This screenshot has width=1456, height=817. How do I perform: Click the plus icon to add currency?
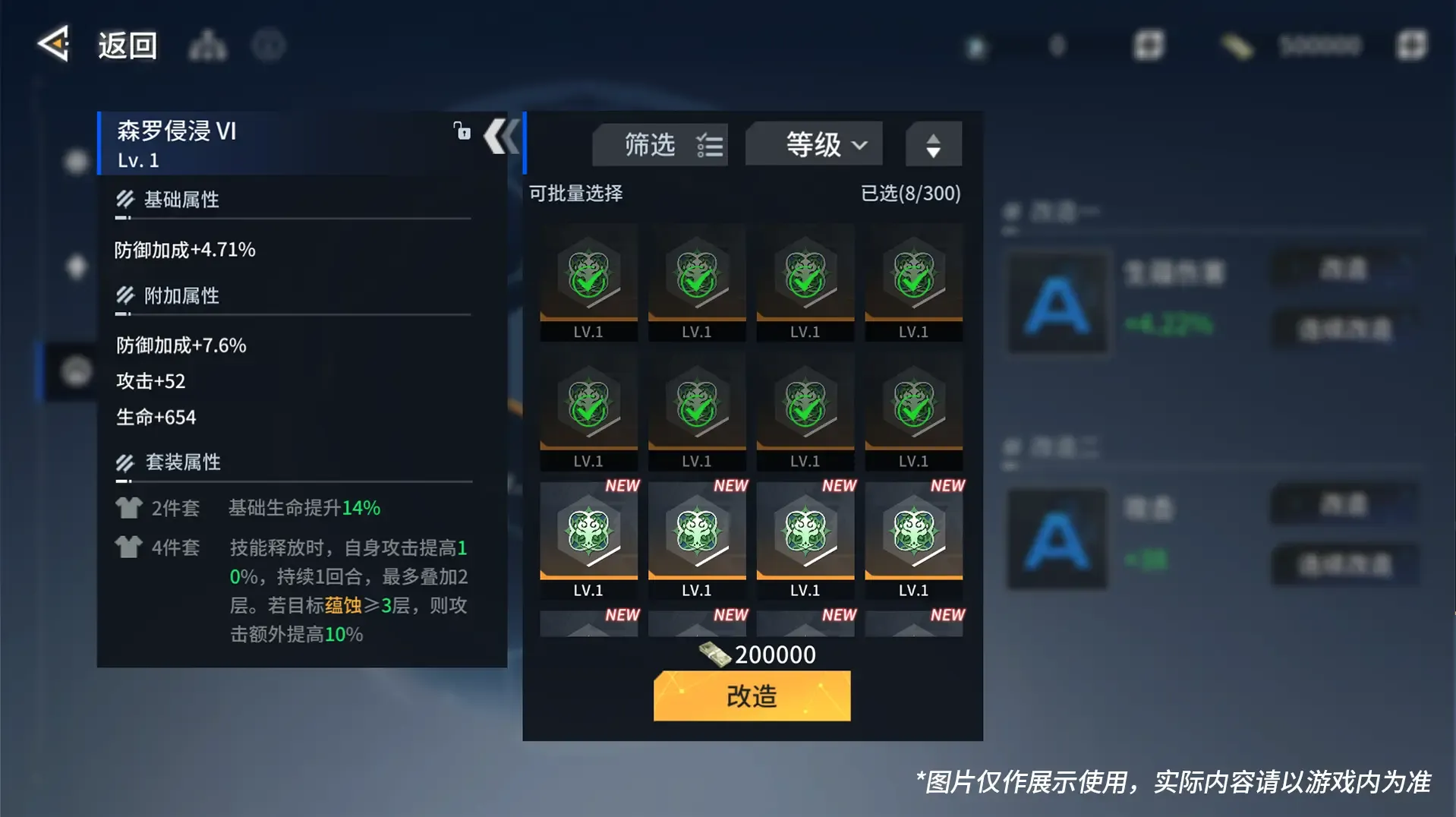[1413, 45]
